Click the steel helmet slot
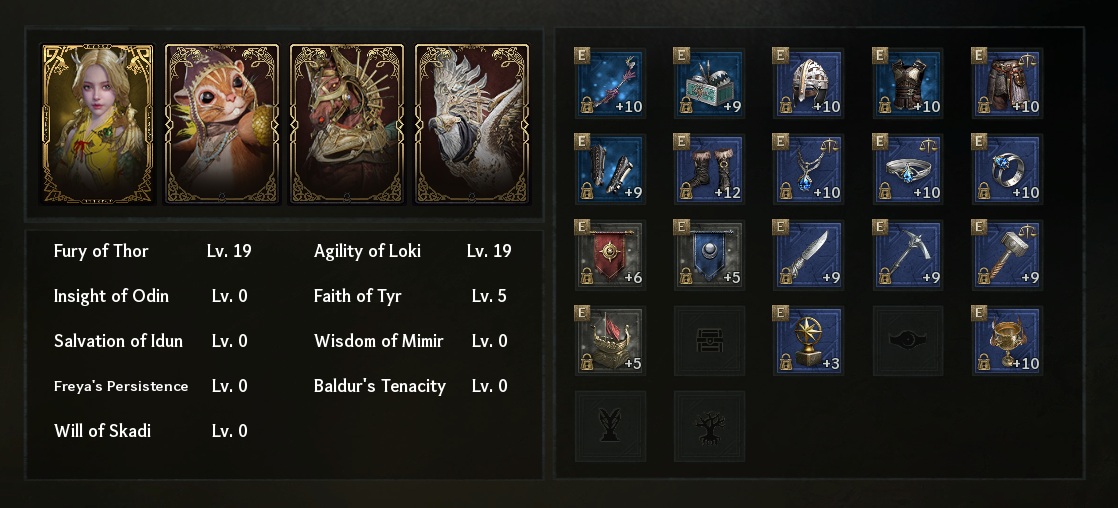This screenshot has width=1118, height=508. [808, 83]
